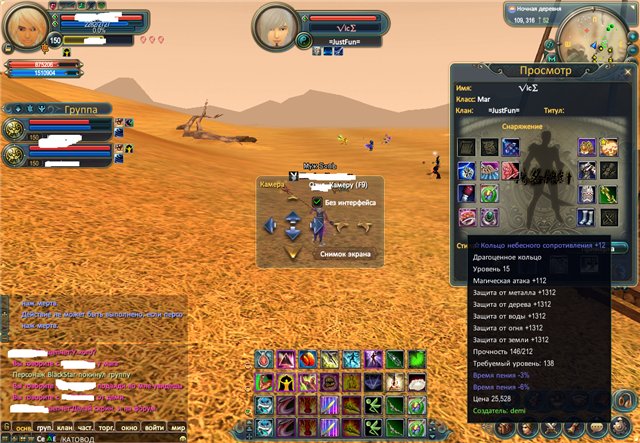Select your own character portrait

27,25
